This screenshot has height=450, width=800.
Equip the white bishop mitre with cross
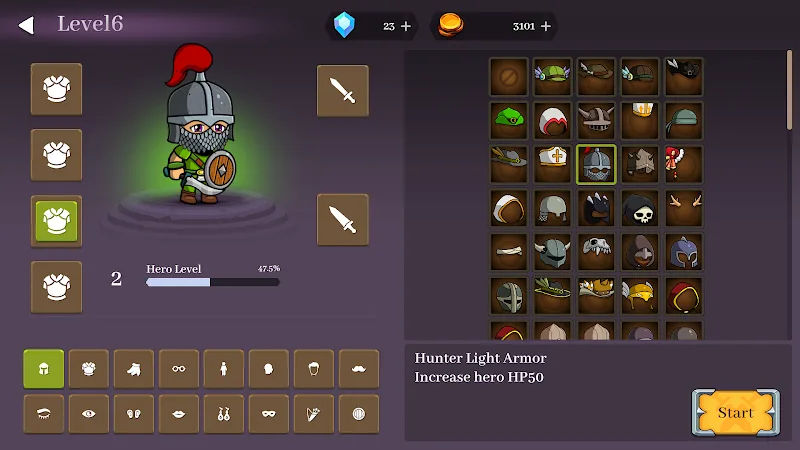[552, 164]
